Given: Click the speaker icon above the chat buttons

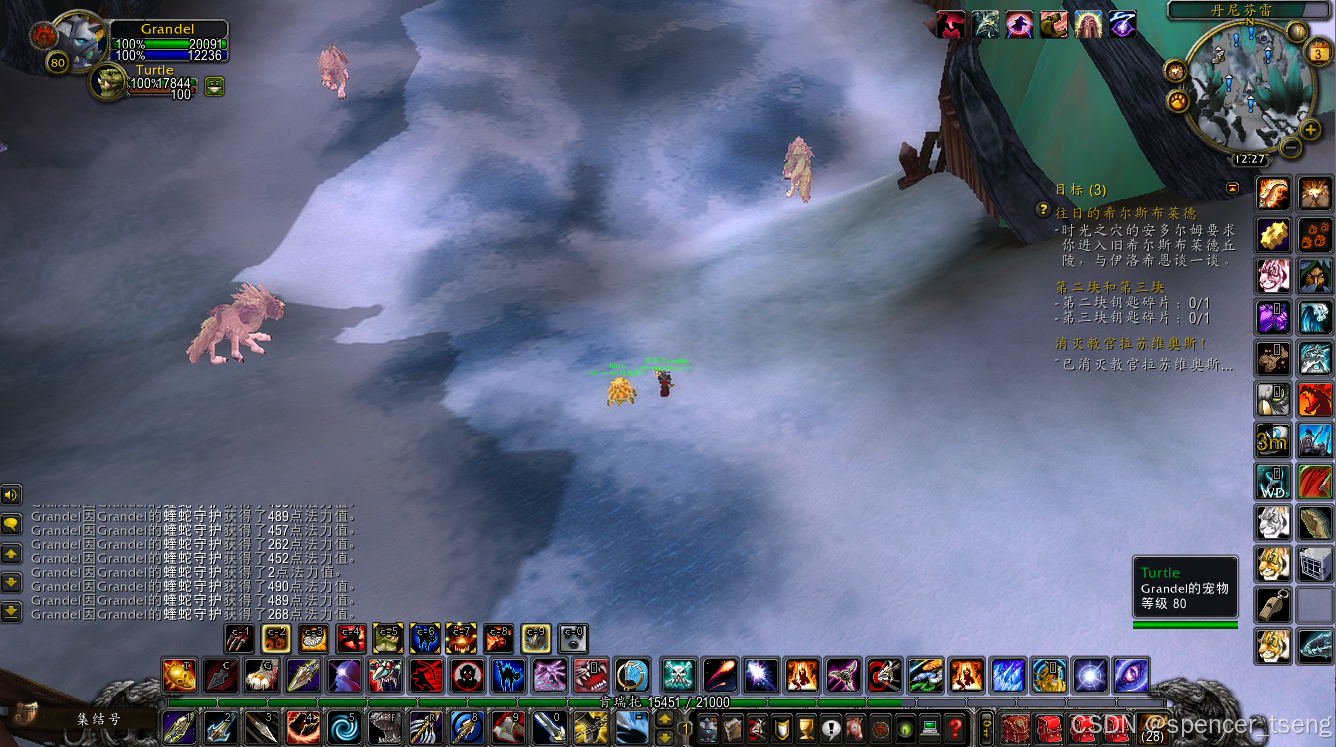Looking at the screenshot, I should coord(11,494).
